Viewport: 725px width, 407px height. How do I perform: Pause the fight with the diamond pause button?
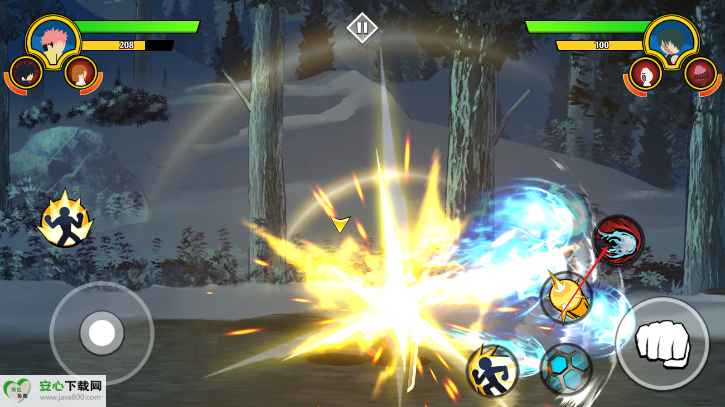(362, 27)
